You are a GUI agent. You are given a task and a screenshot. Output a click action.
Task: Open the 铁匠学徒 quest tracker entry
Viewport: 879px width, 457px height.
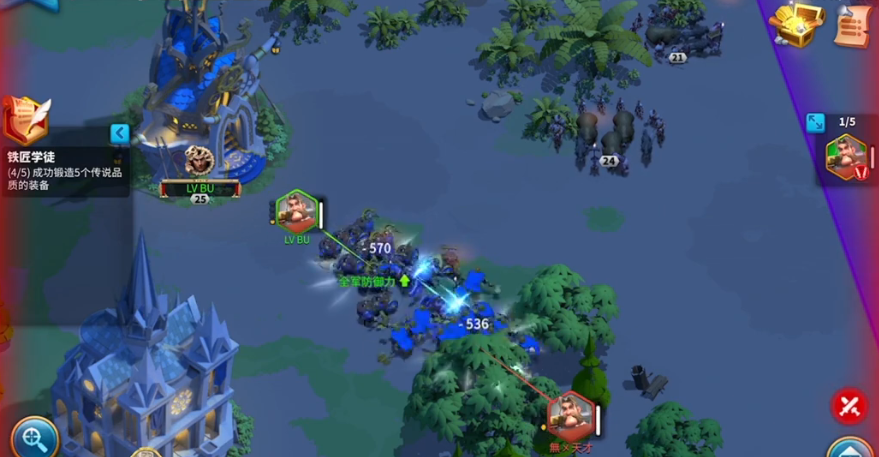[x=60, y=171]
